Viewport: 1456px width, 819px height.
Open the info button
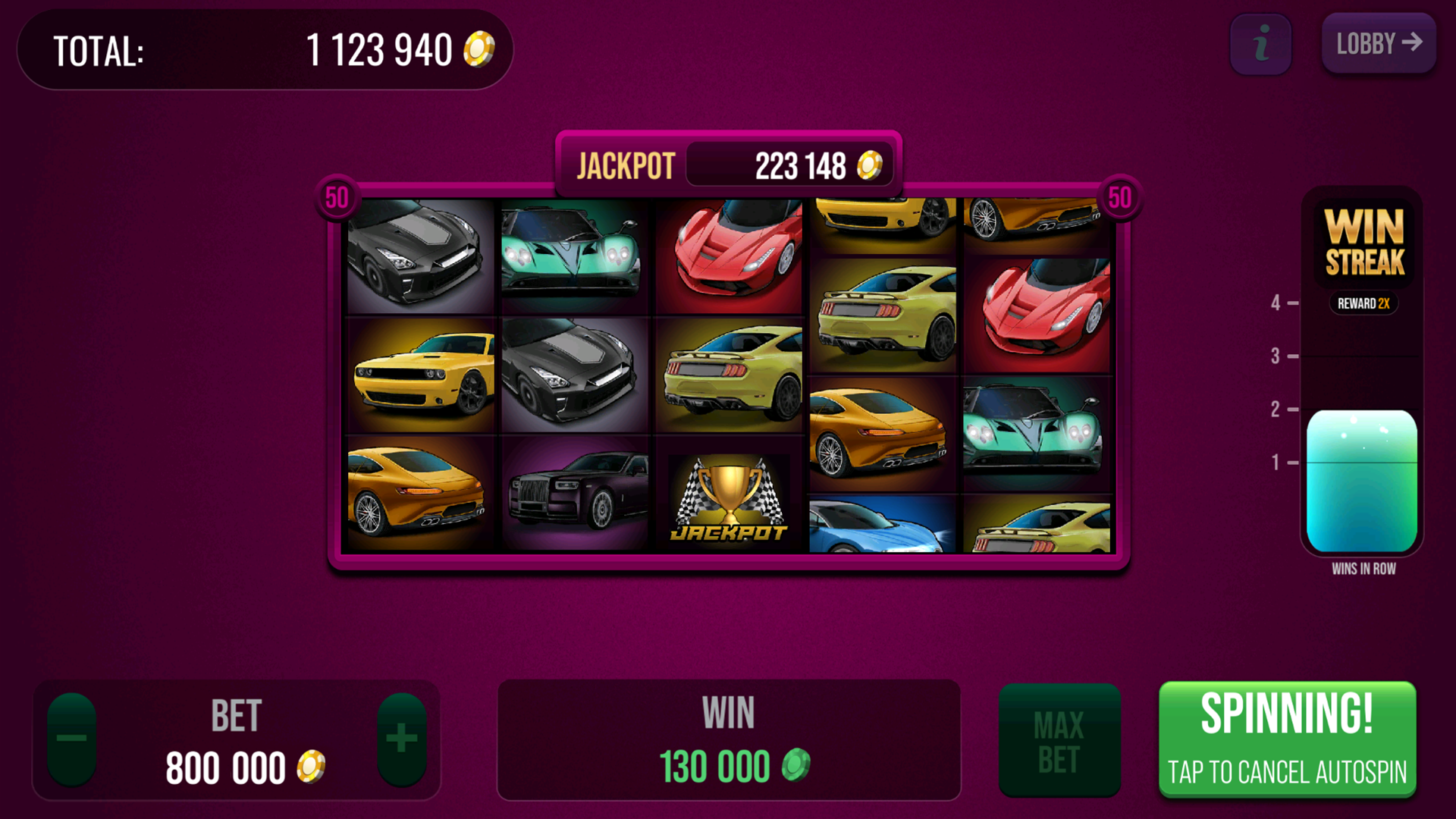[1260, 44]
